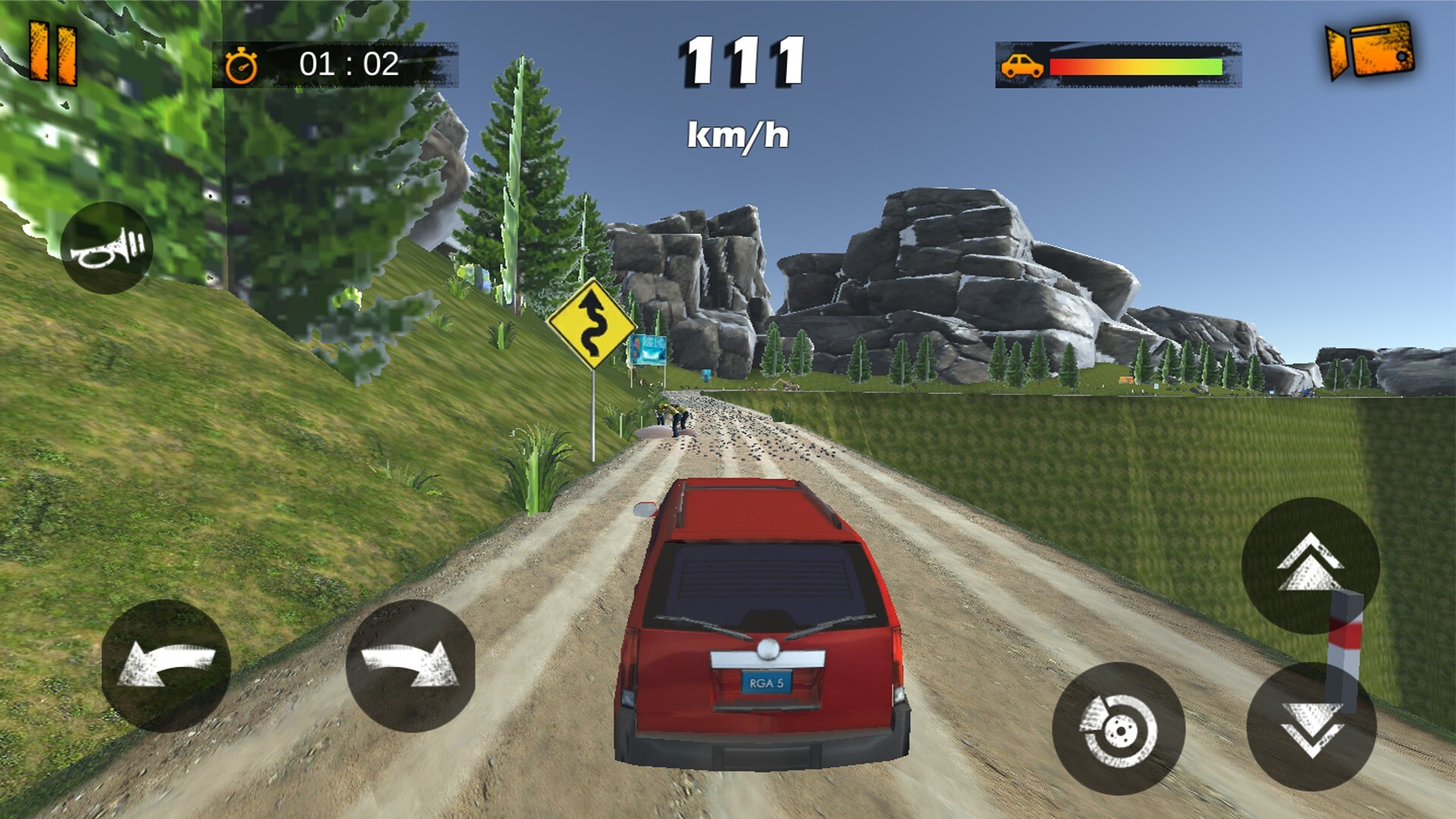Viewport: 1456px width, 819px height.
Task: Accelerate with the up chevron pedal
Action: point(1310,565)
